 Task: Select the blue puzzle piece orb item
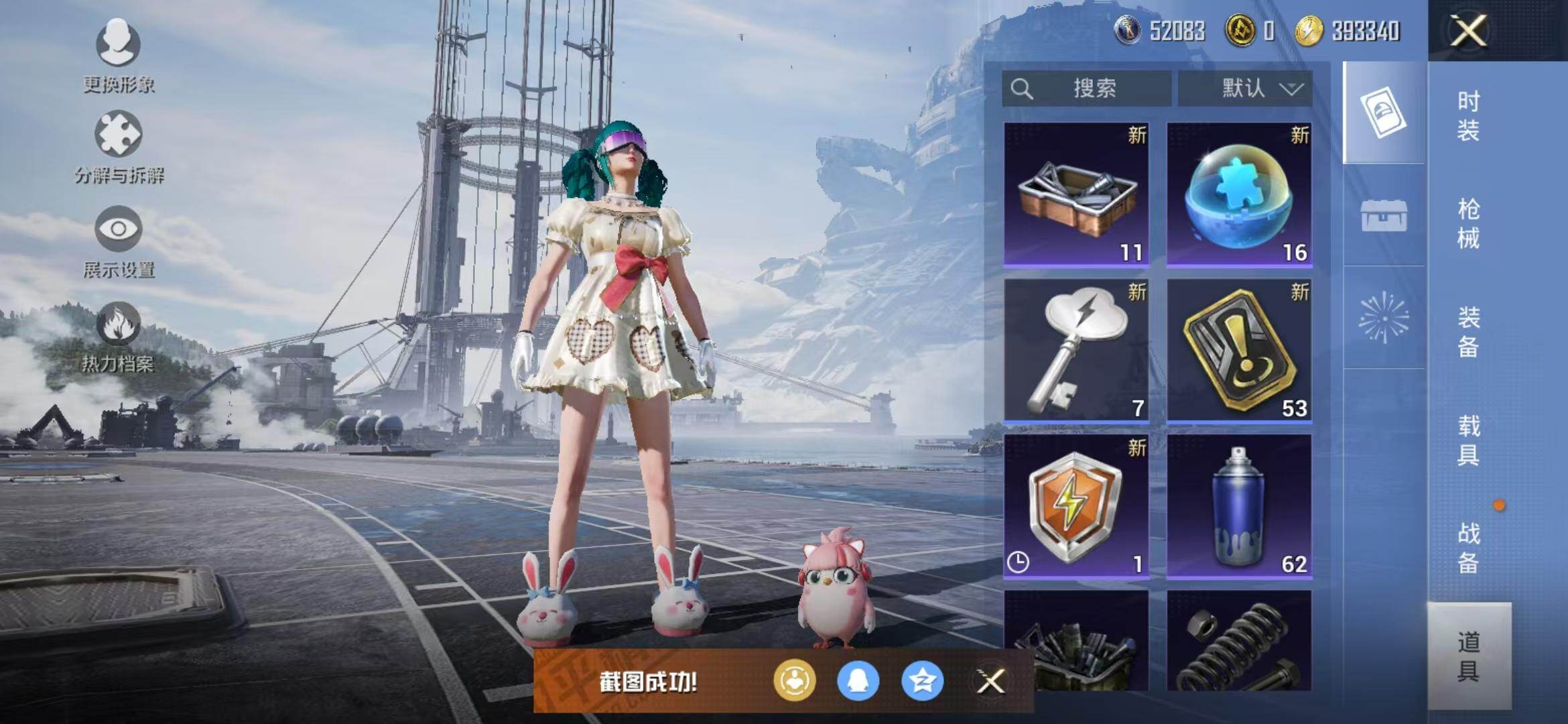coord(1239,194)
